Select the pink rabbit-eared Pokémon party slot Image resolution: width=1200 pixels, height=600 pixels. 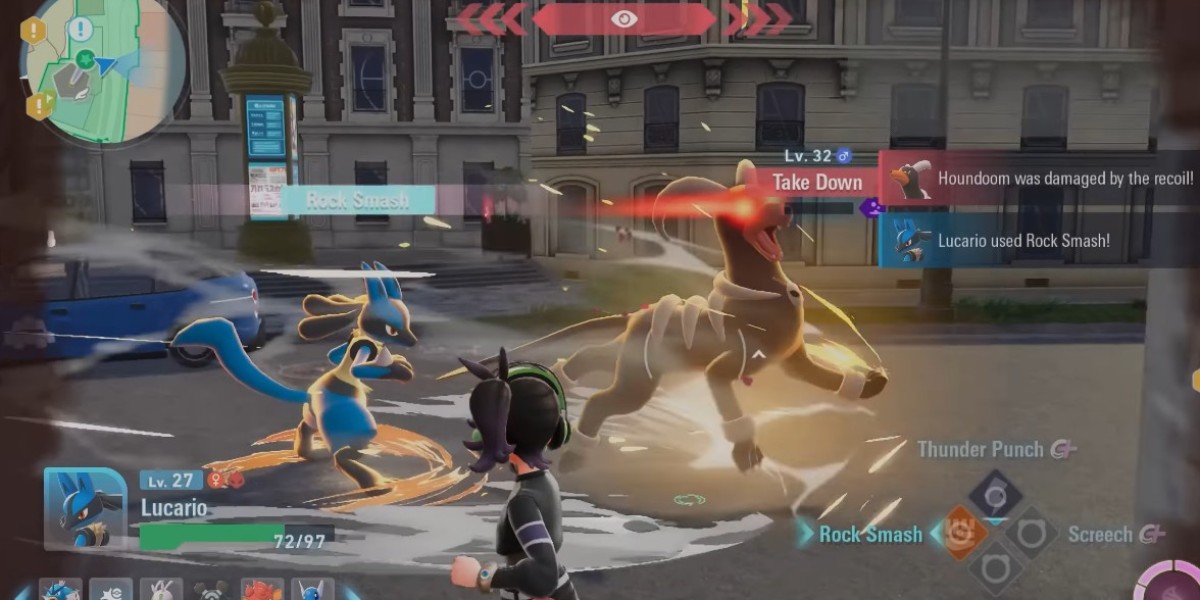pyautogui.click(x=160, y=590)
